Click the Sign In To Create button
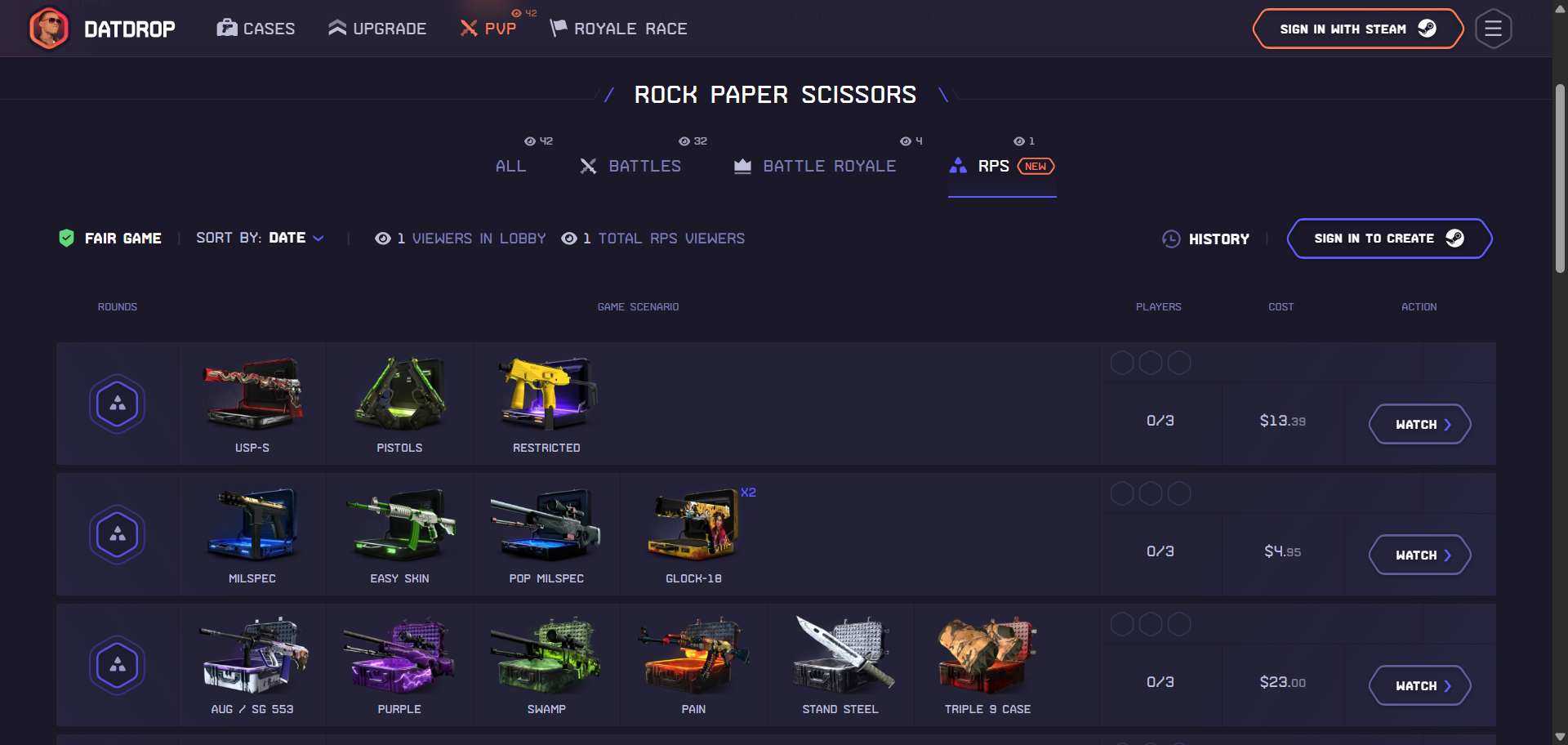The width and height of the screenshot is (1568, 745). tap(1388, 239)
